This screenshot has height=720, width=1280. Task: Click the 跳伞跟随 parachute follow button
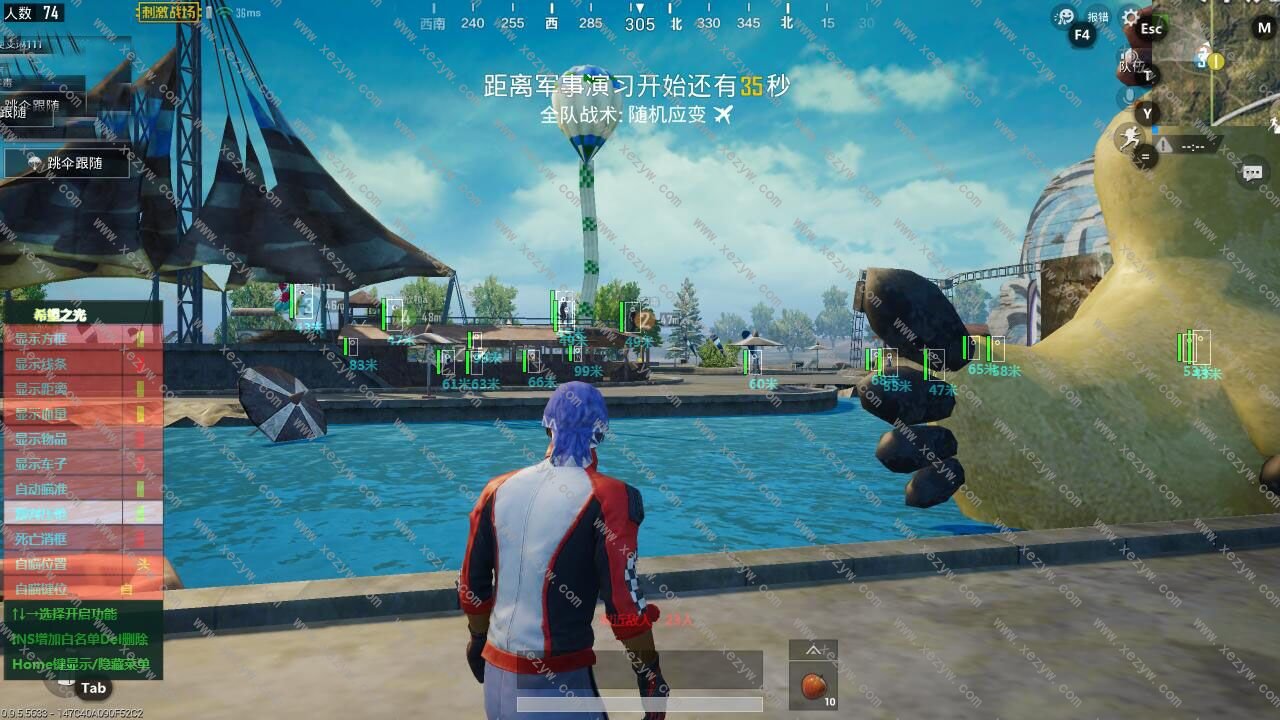click(66, 162)
